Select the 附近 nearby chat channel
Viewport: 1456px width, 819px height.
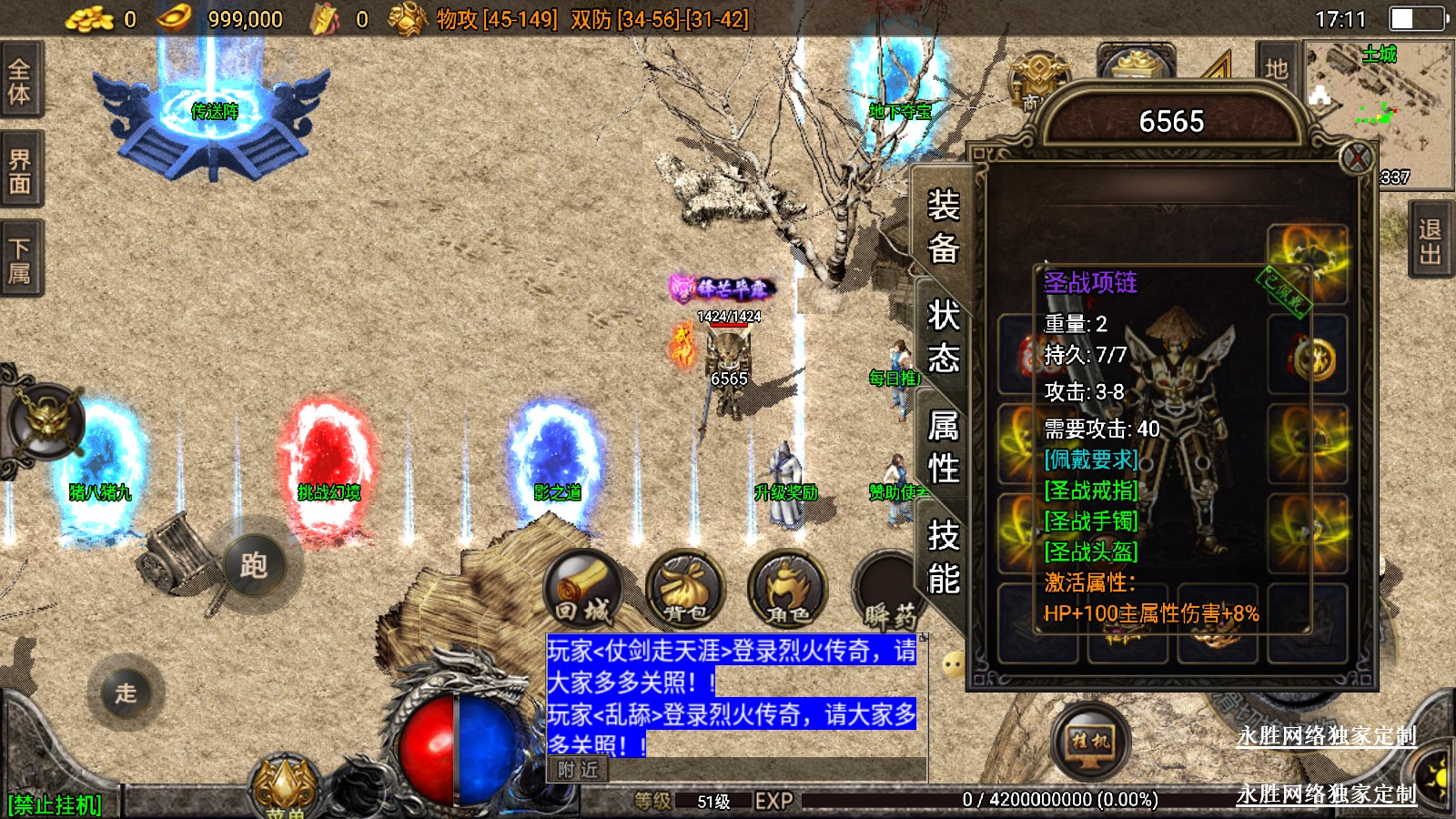click(x=579, y=770)
